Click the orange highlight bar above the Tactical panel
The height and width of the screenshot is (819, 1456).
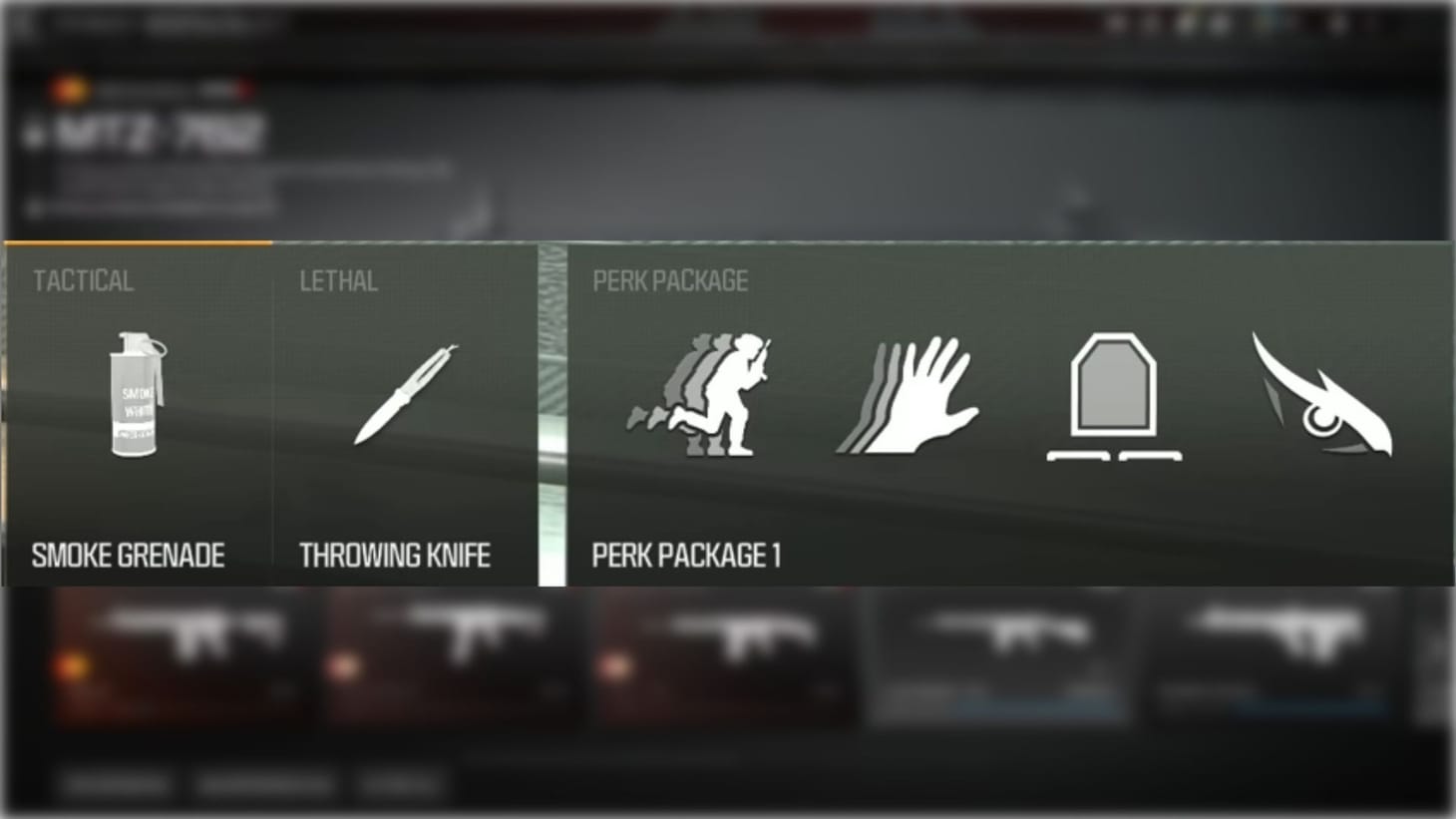[137, 242]
